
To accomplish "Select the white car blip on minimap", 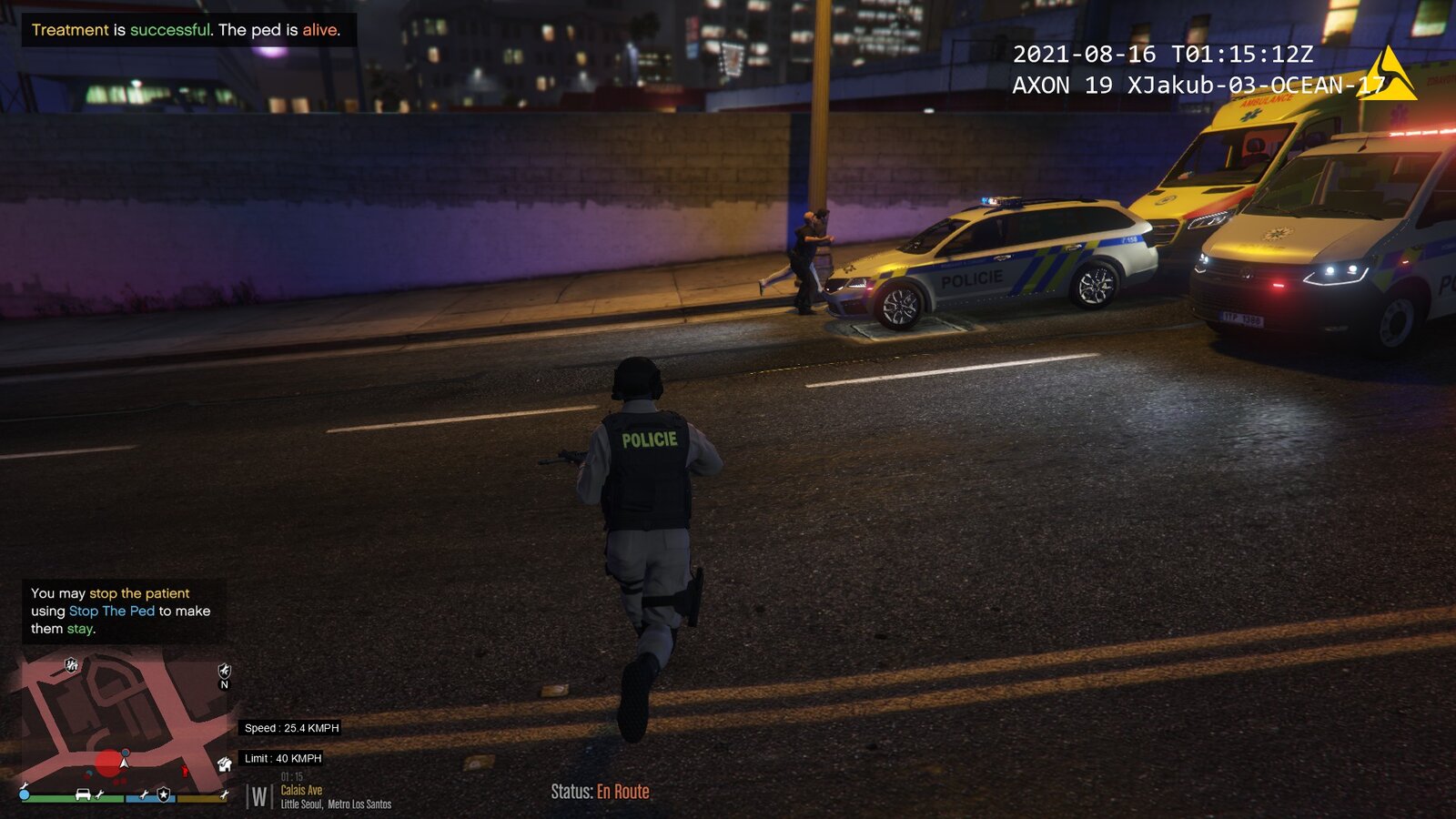I will pyautogui.click(x=83, y=794).
